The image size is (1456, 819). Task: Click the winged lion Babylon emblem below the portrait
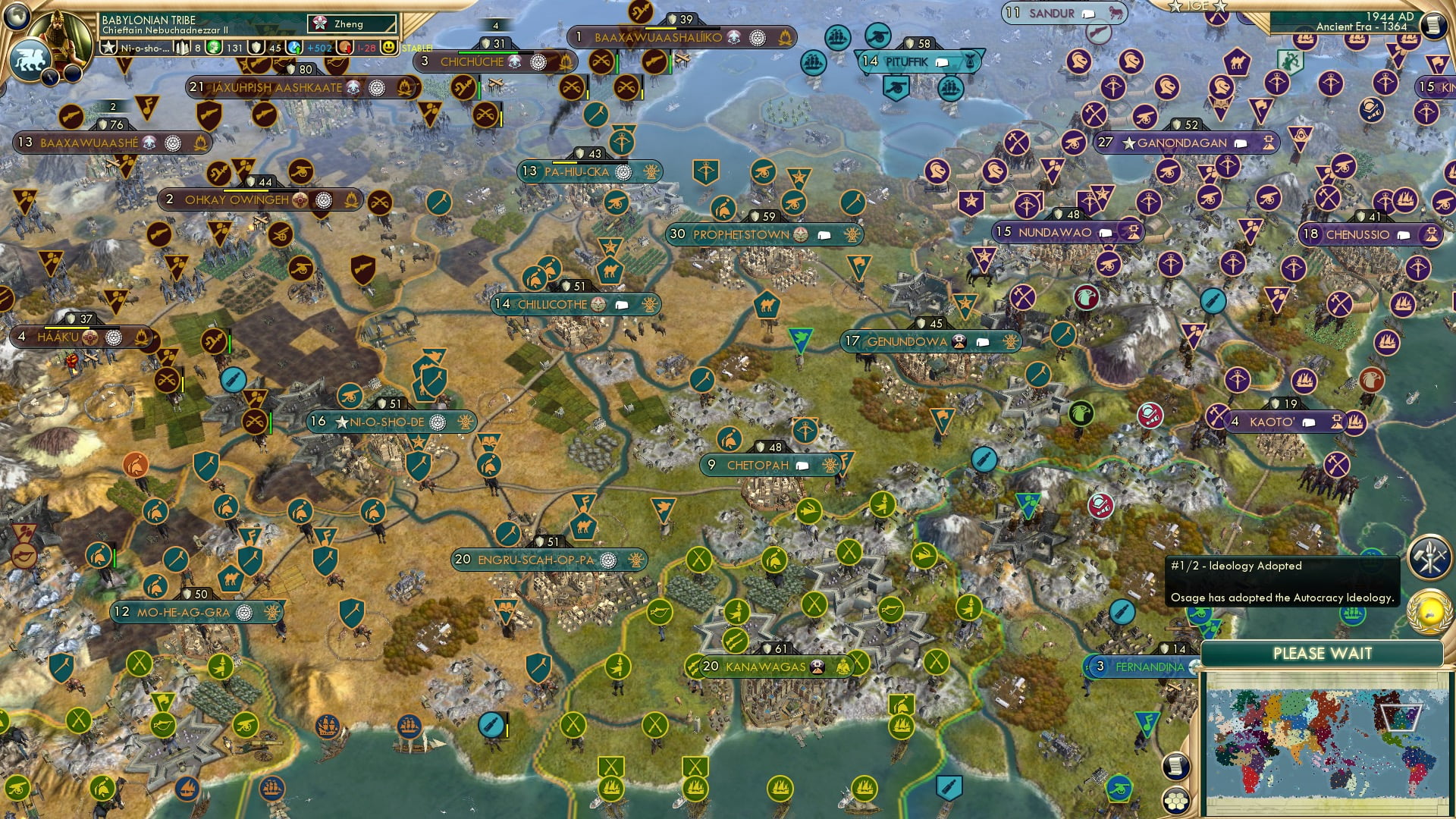pyautogui.click(x=29, y=60)
